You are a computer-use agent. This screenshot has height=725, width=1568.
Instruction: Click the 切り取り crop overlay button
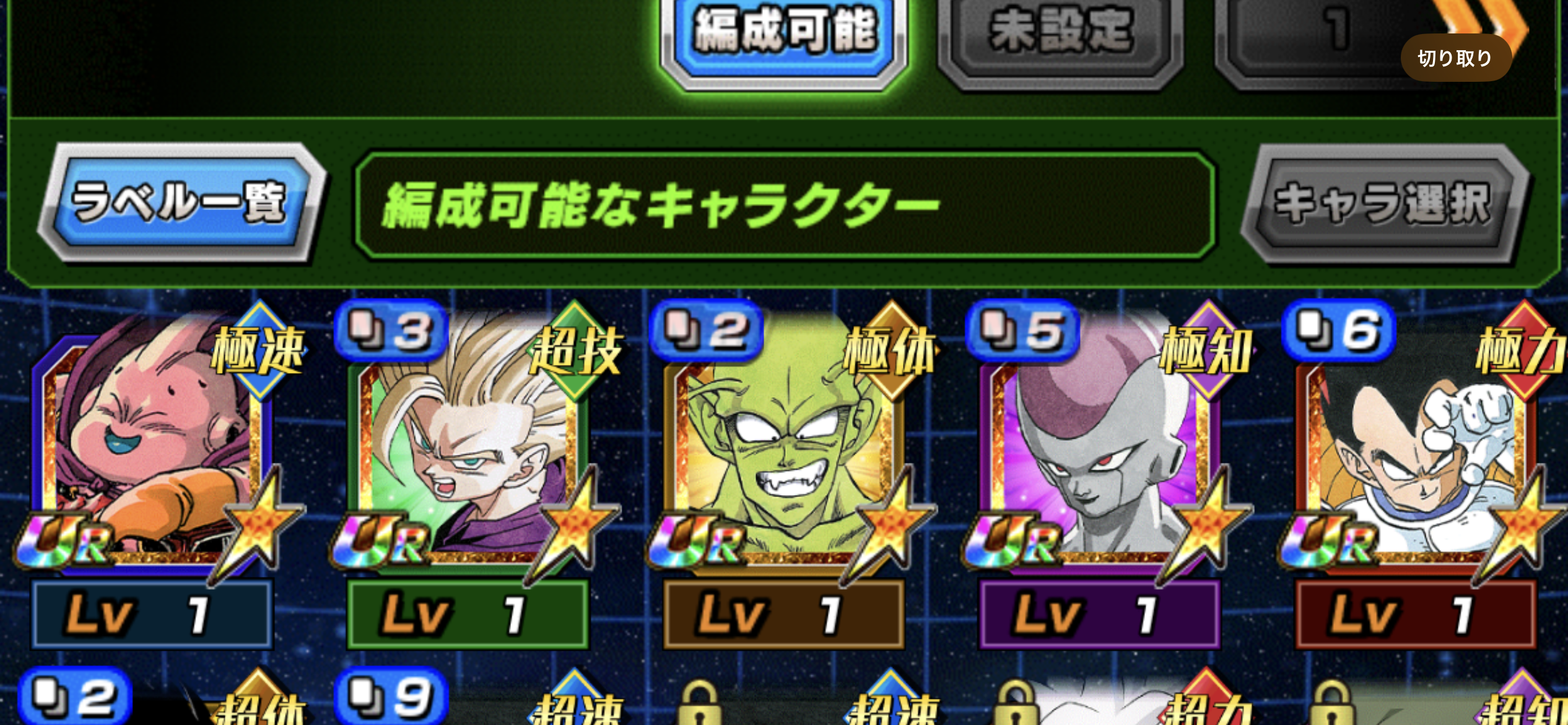point(1455,58)
